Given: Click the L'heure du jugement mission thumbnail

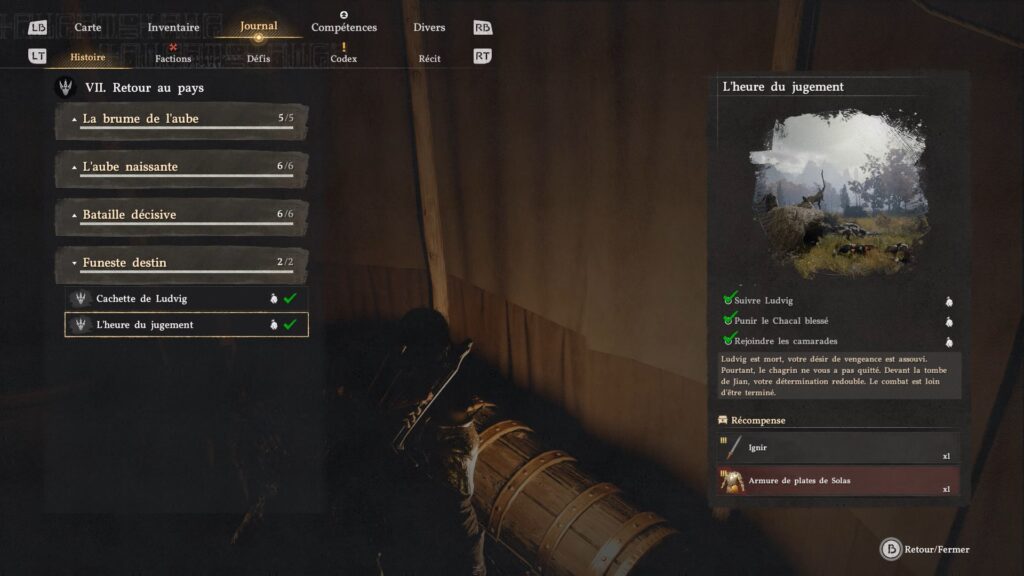Looking at the screenshot, I should [x=838, y=193].
